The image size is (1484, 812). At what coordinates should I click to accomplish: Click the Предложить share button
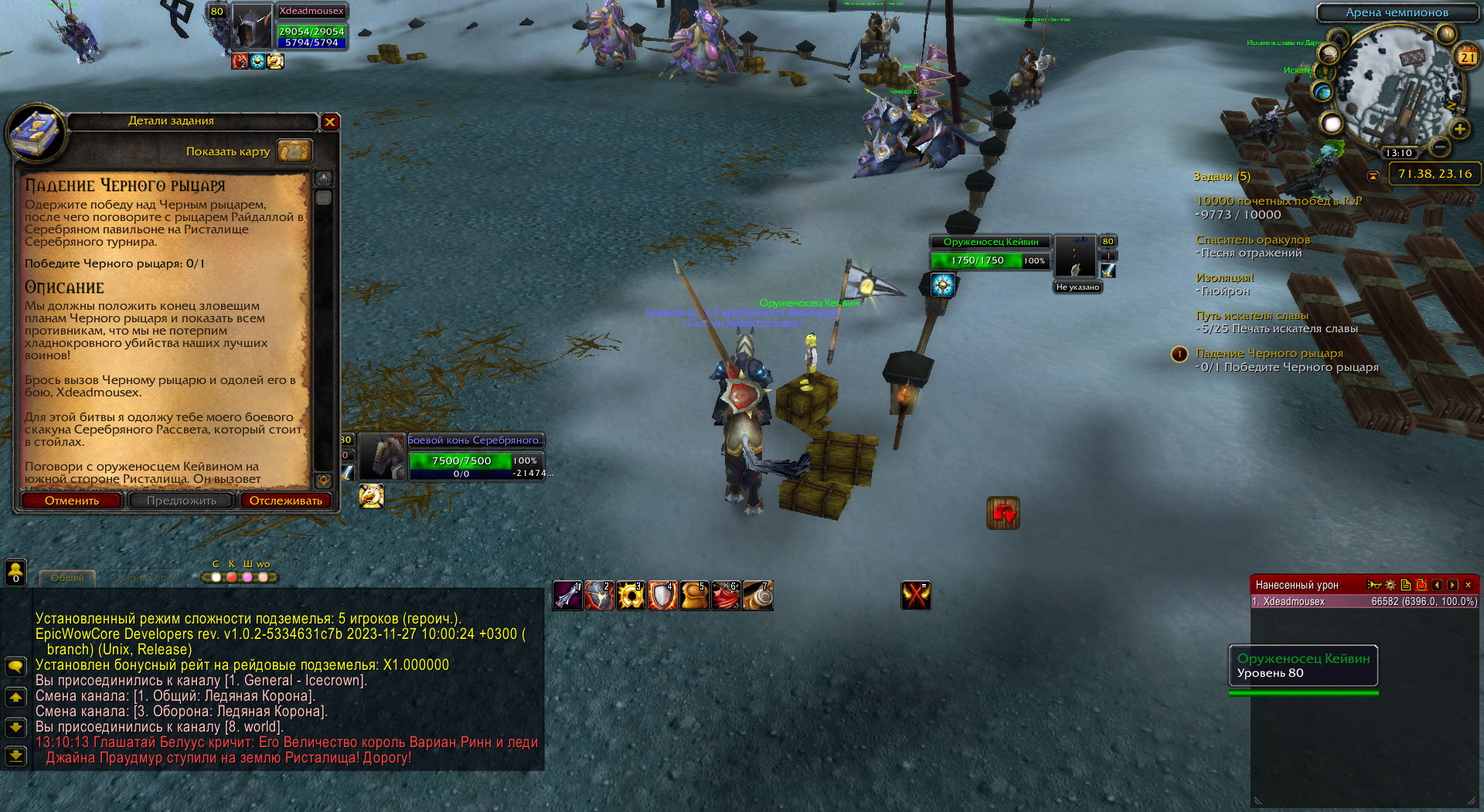[x=182, y=501]
